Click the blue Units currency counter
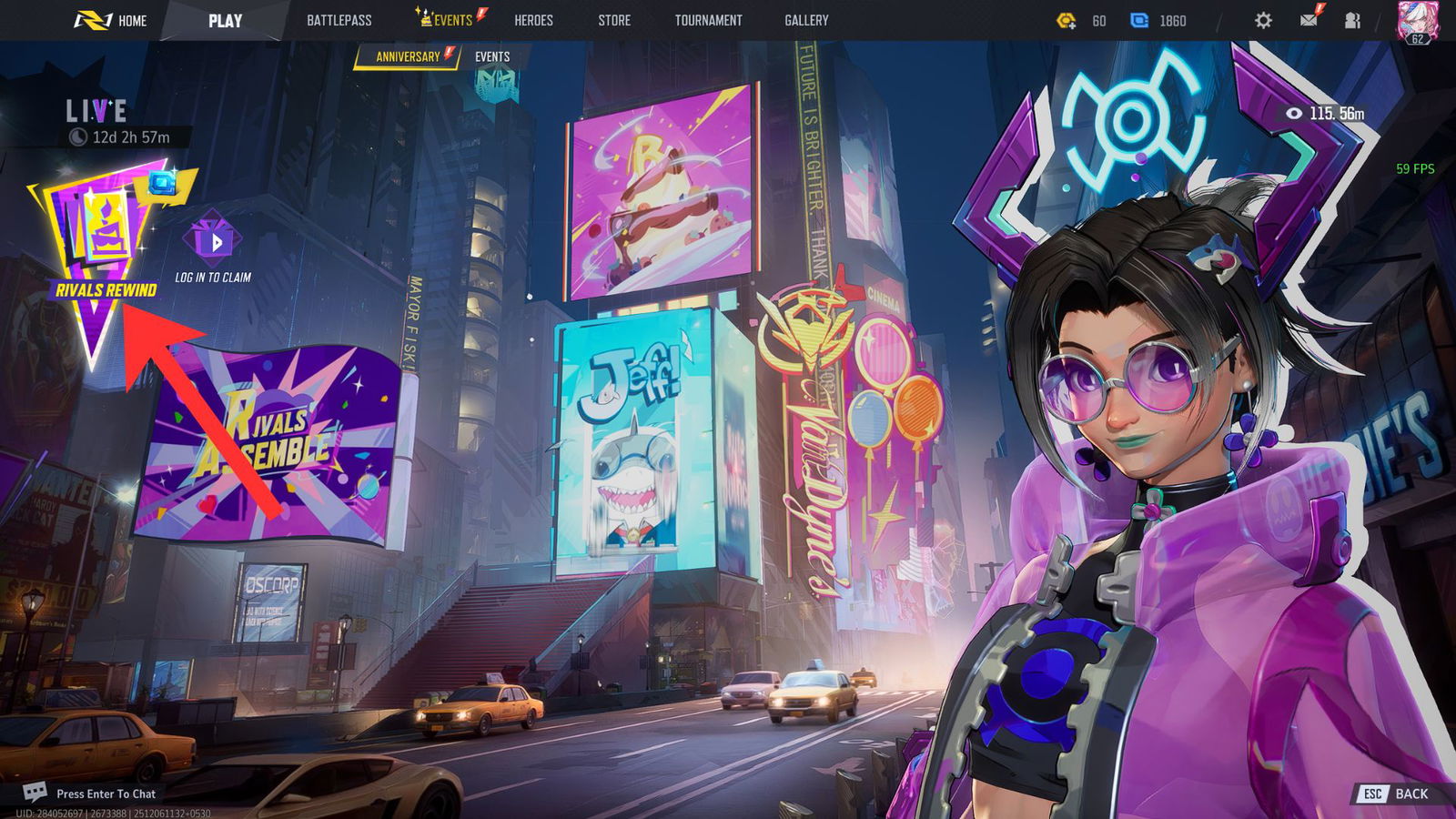This screenshot has width=1456, height=819. [1158, 20]
